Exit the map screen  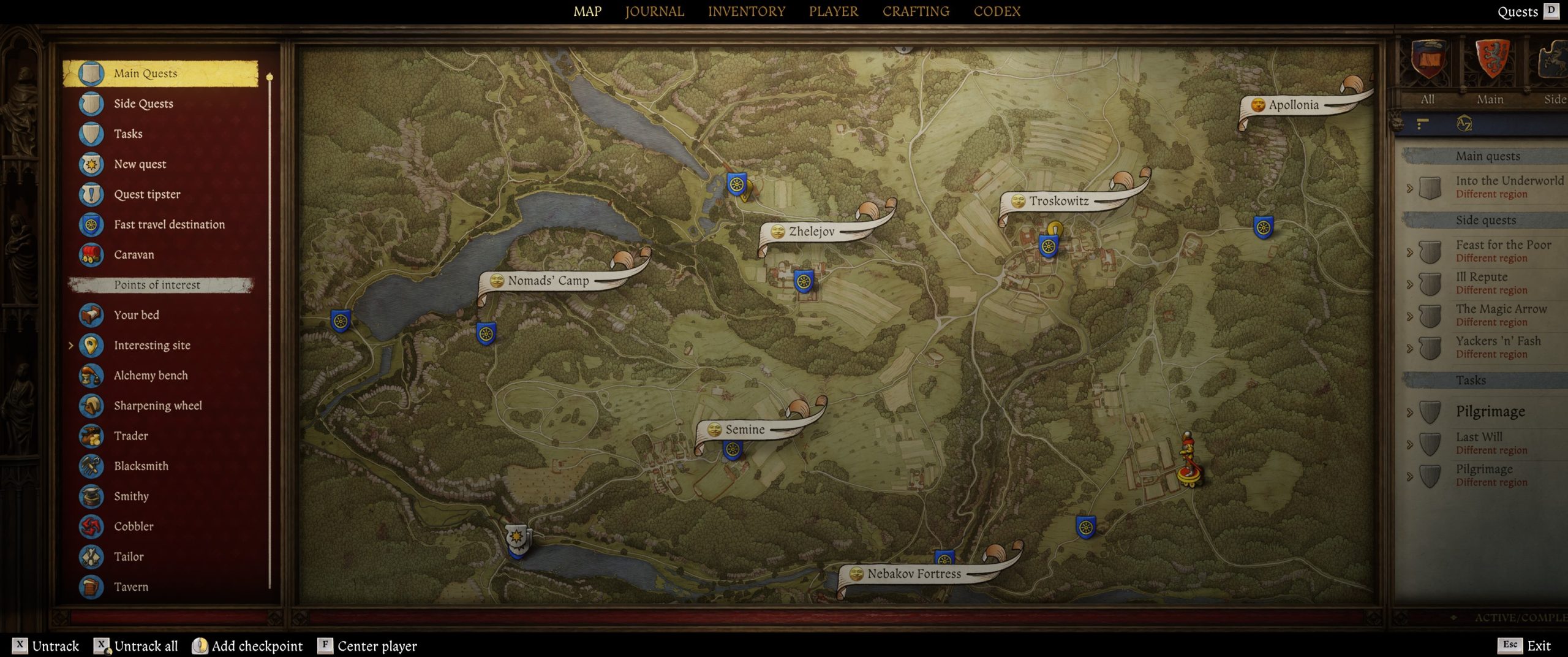[x=1537, y=645]
